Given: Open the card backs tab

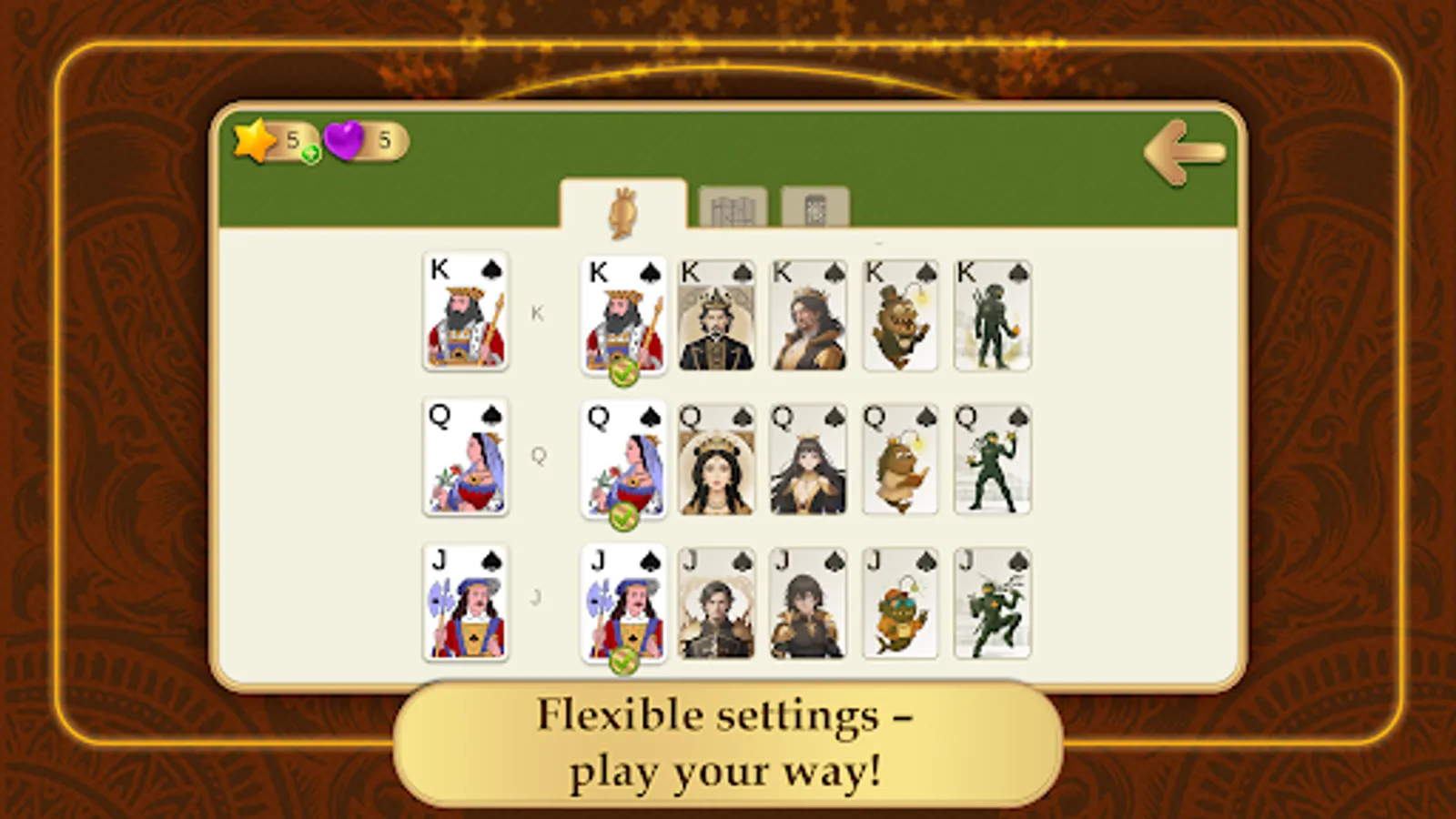Looking at the screenshot, I should point(733,209).
